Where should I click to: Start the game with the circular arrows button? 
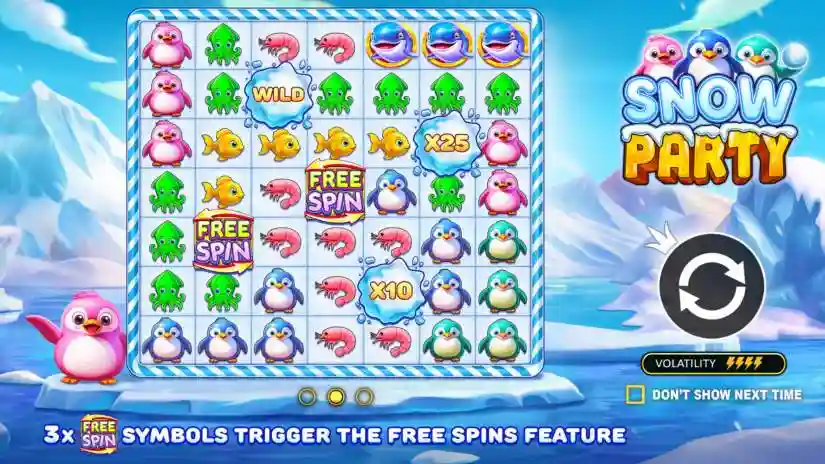pyautogui.click(x=711, y=287)
